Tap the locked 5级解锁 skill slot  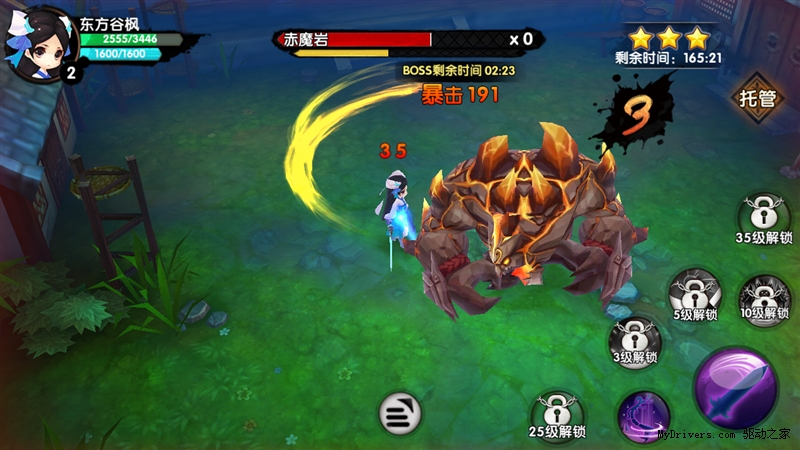point(694,295)
